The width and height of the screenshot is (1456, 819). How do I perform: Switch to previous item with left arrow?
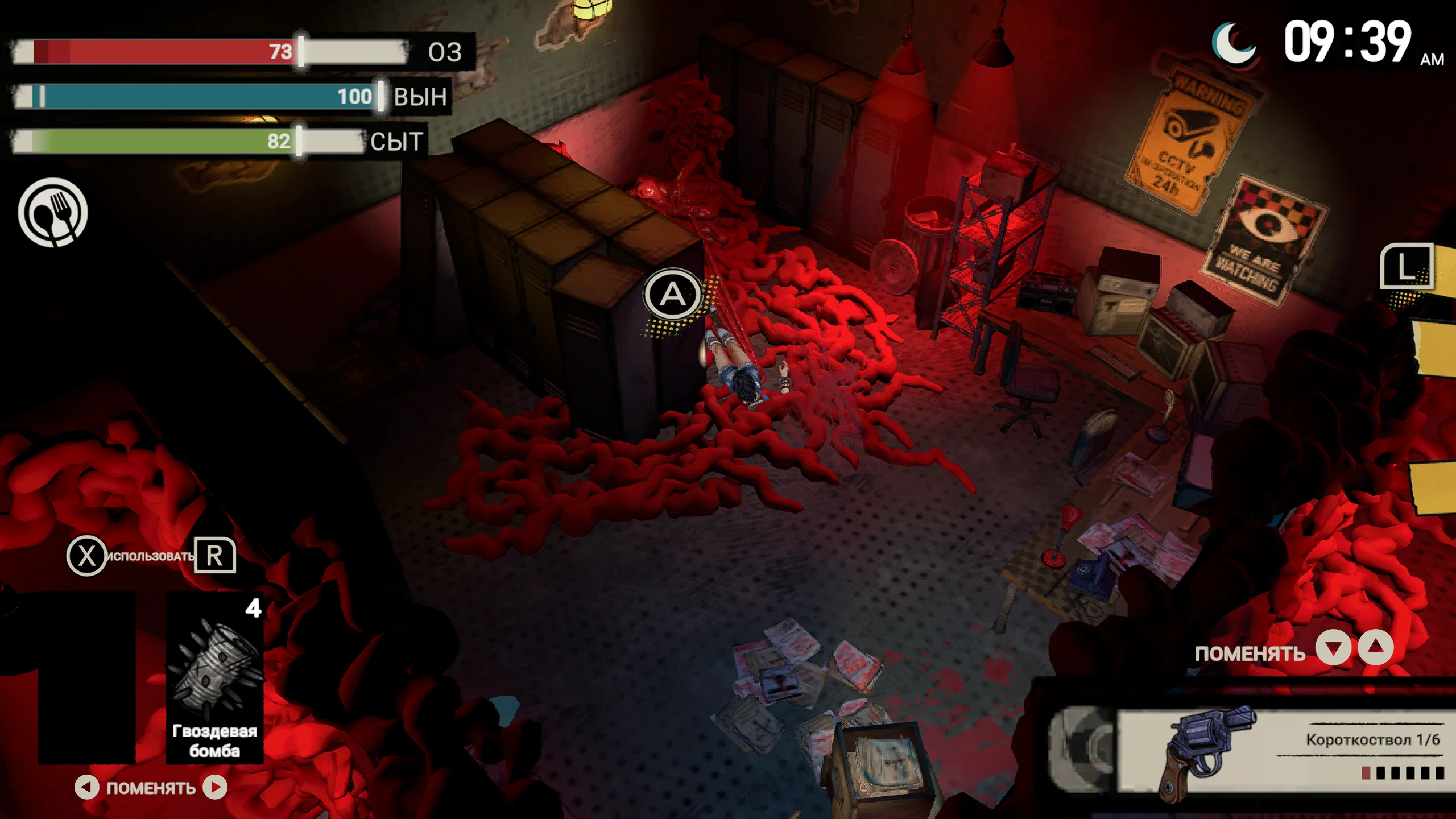point(86,788)
